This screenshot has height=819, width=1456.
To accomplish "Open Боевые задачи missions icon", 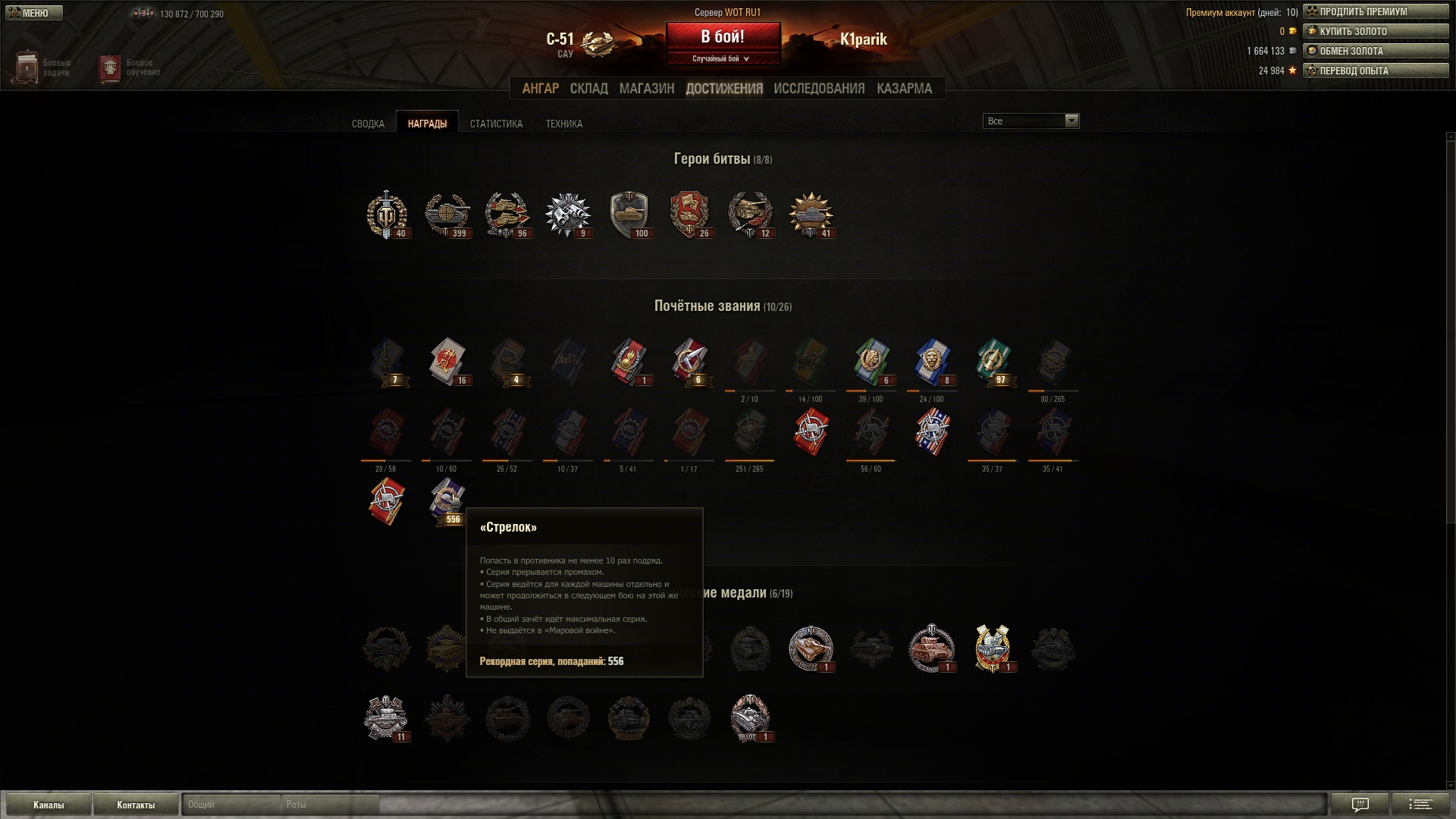I will (x=27, y=67).
